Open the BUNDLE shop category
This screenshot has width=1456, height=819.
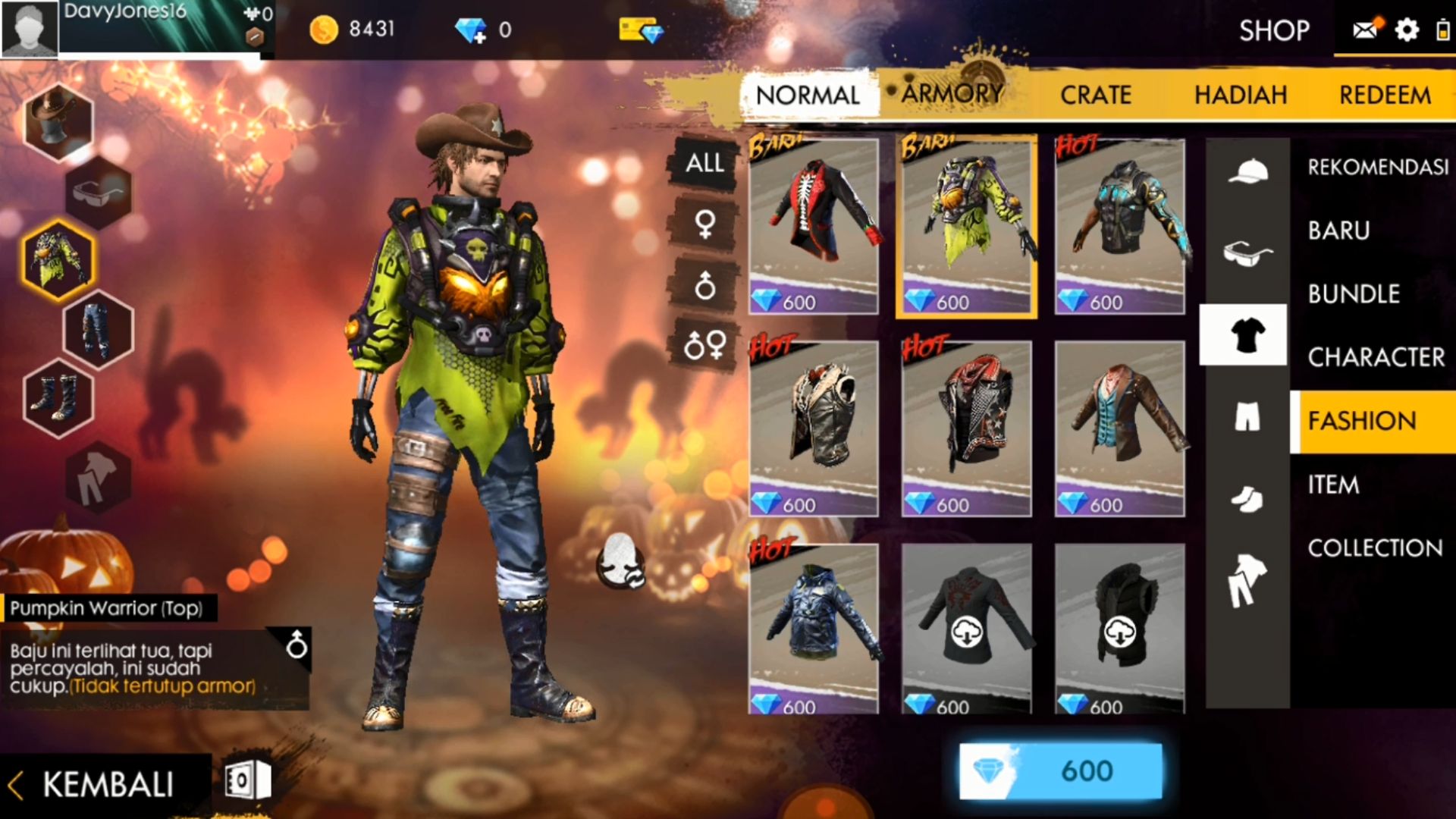[x=1354, y=293]
